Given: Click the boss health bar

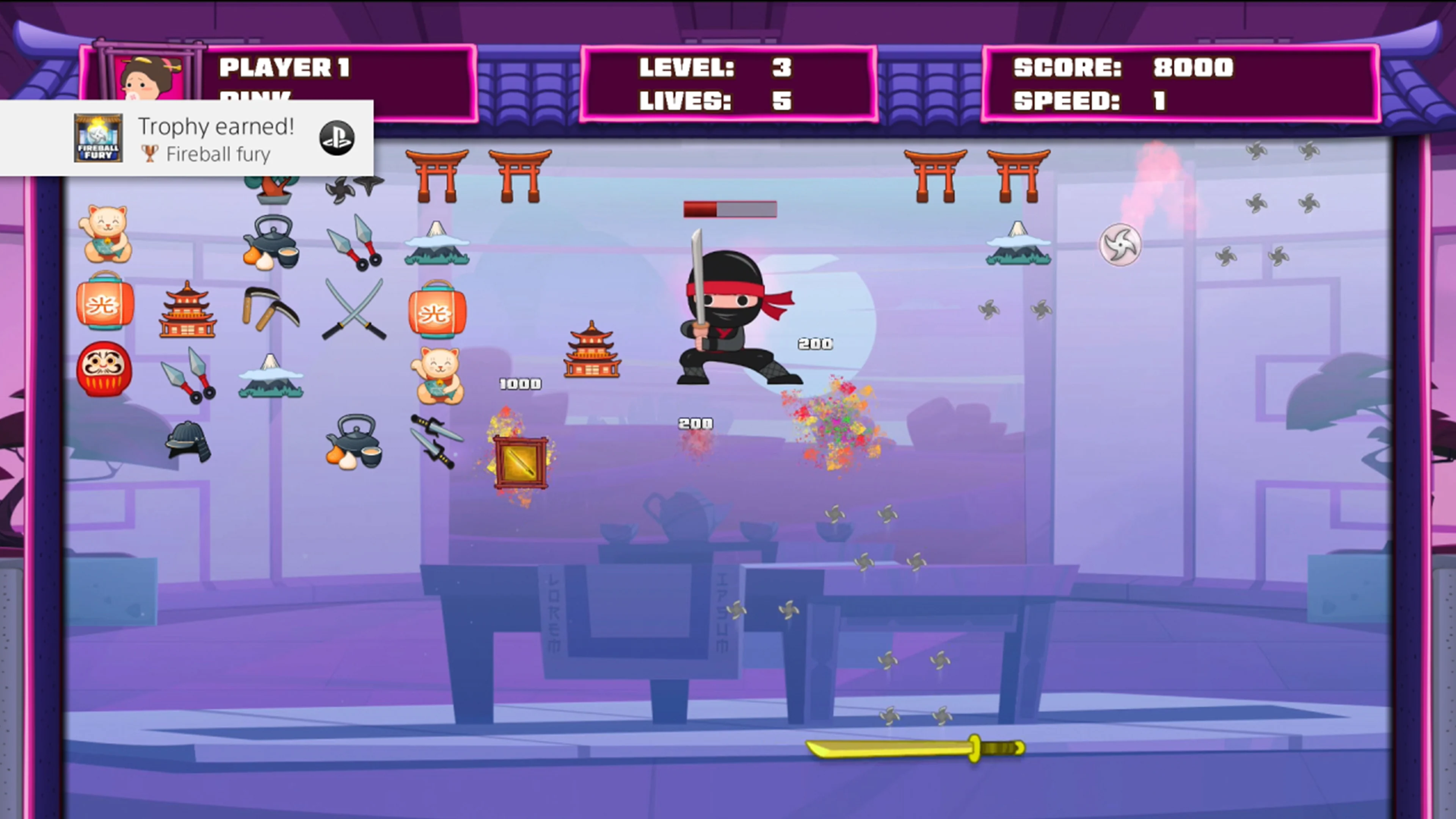Looking at the screenshot, I should click(x=730, y=210).
